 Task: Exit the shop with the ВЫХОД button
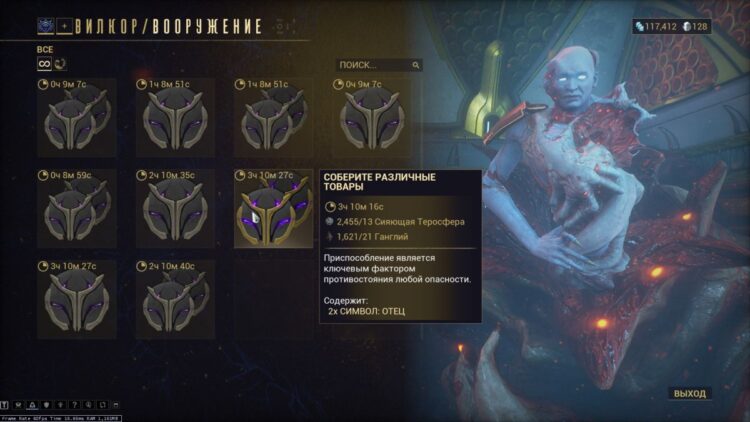pos(689,393)
